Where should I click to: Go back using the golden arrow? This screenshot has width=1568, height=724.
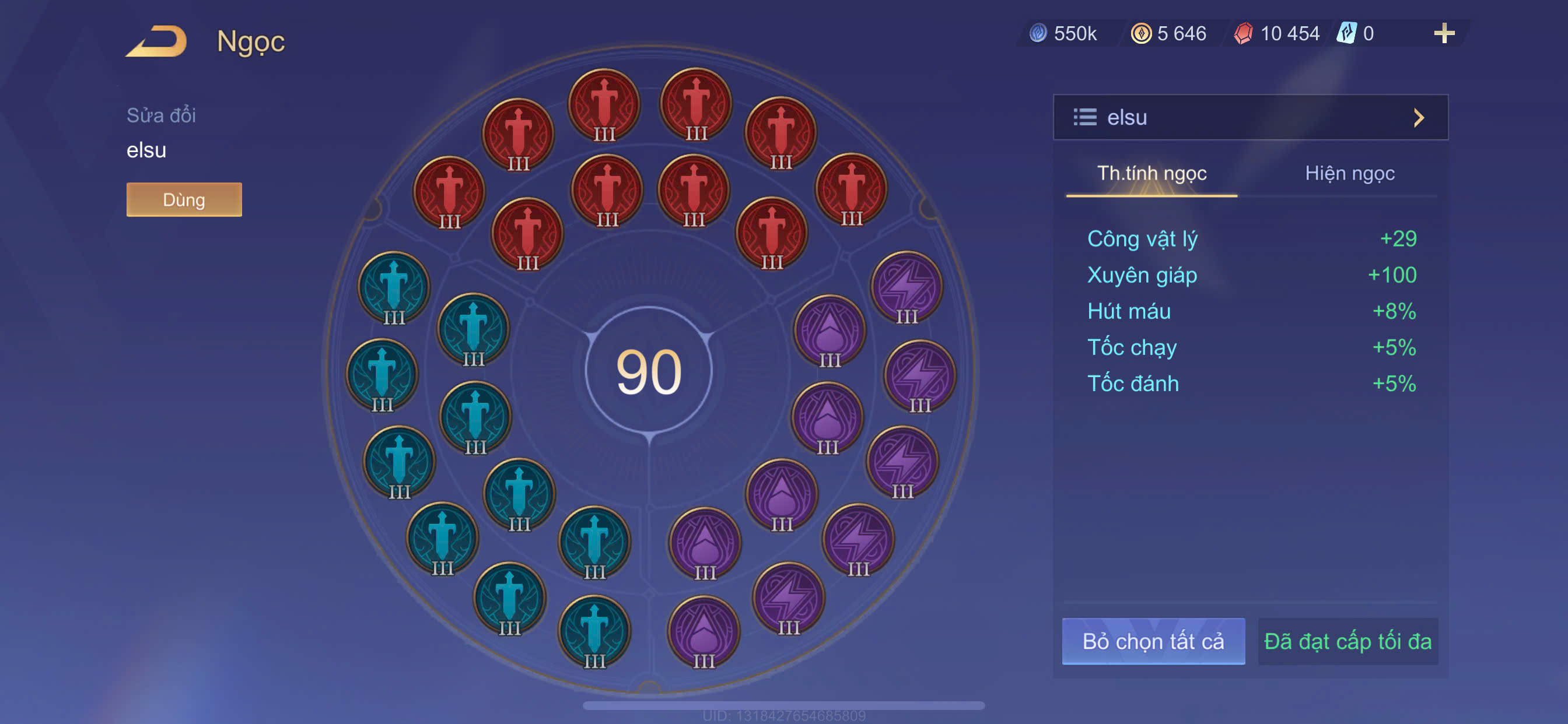[x=157, y=41]
